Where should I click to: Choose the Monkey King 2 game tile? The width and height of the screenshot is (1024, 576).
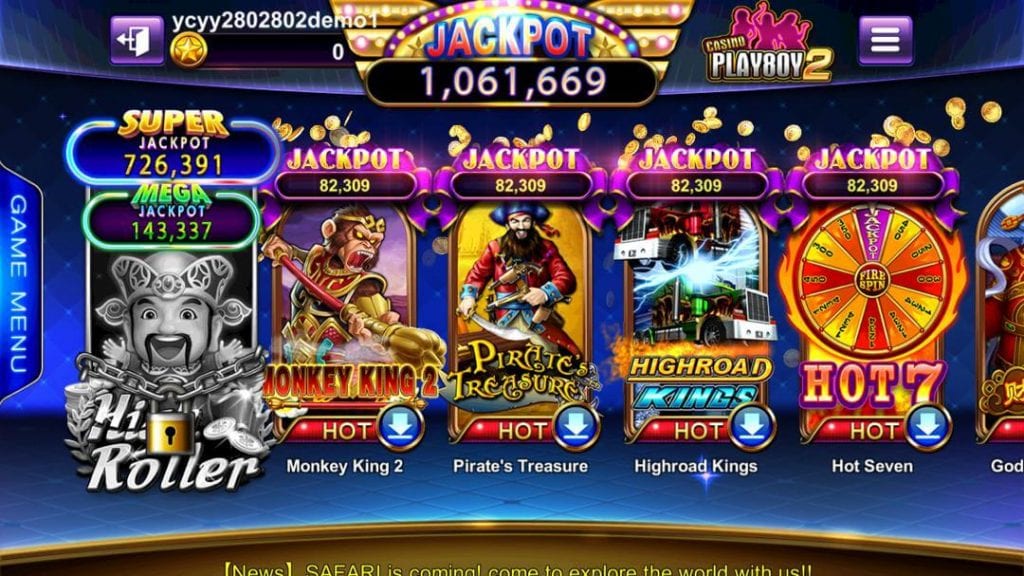(345, 300)
